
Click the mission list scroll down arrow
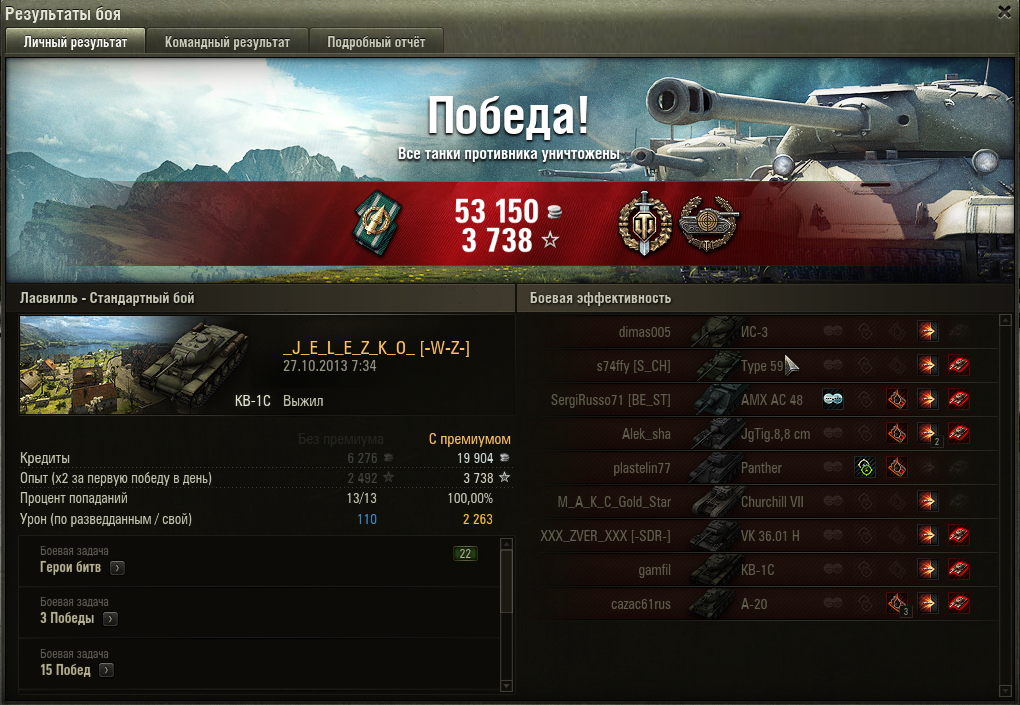[x=506, y=685]
